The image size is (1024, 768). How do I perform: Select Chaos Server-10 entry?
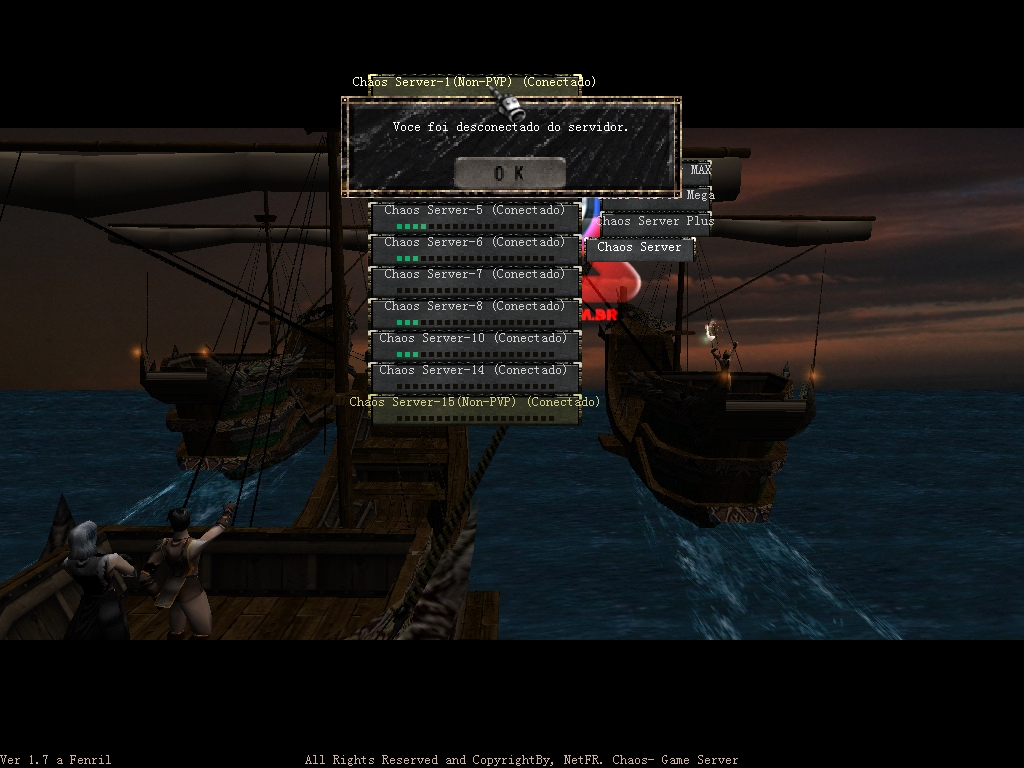[x=475, y=345]
